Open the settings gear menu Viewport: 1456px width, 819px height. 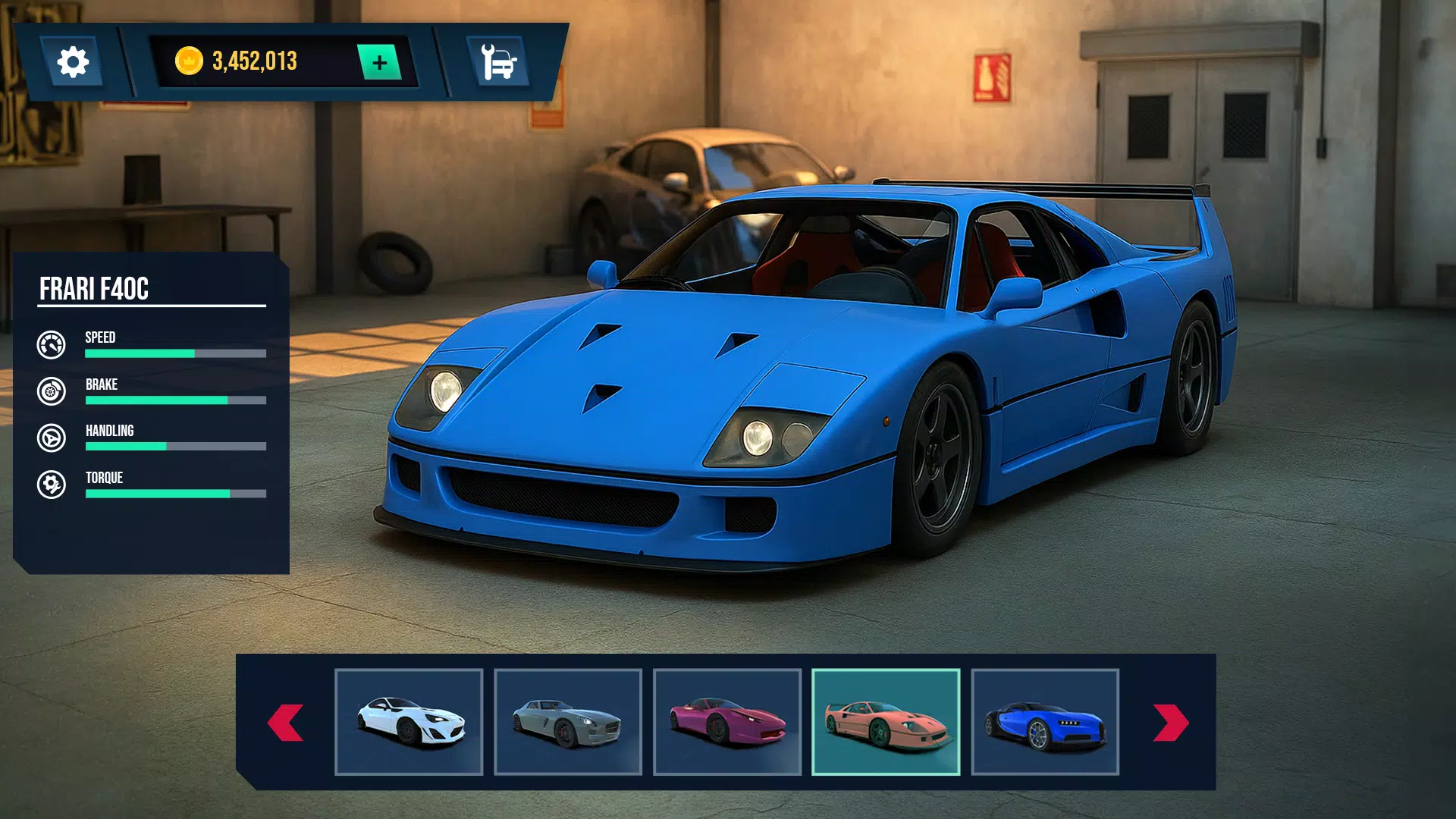[73, 62]
